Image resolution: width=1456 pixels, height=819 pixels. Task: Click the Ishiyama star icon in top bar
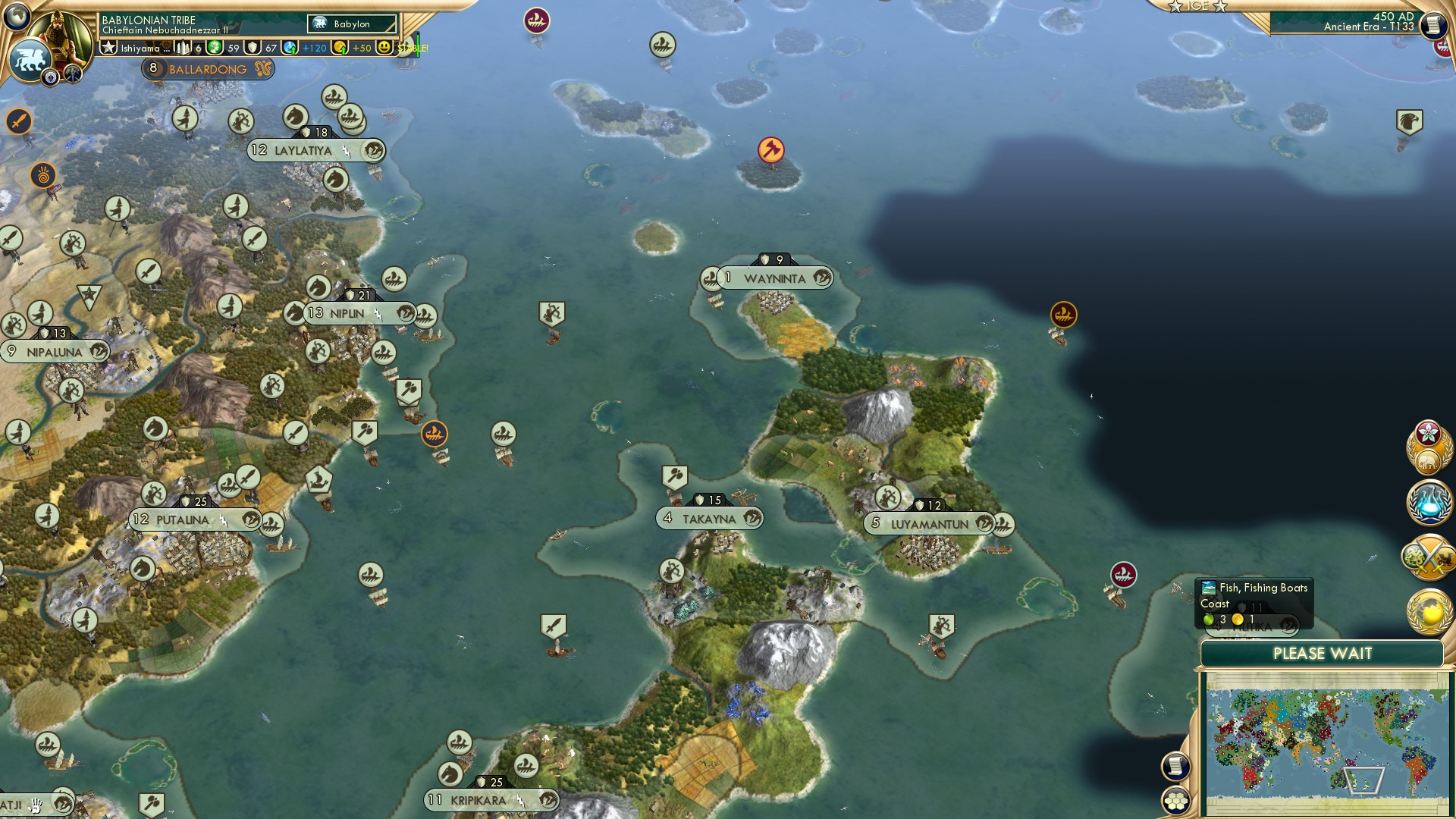pos(108,48)
